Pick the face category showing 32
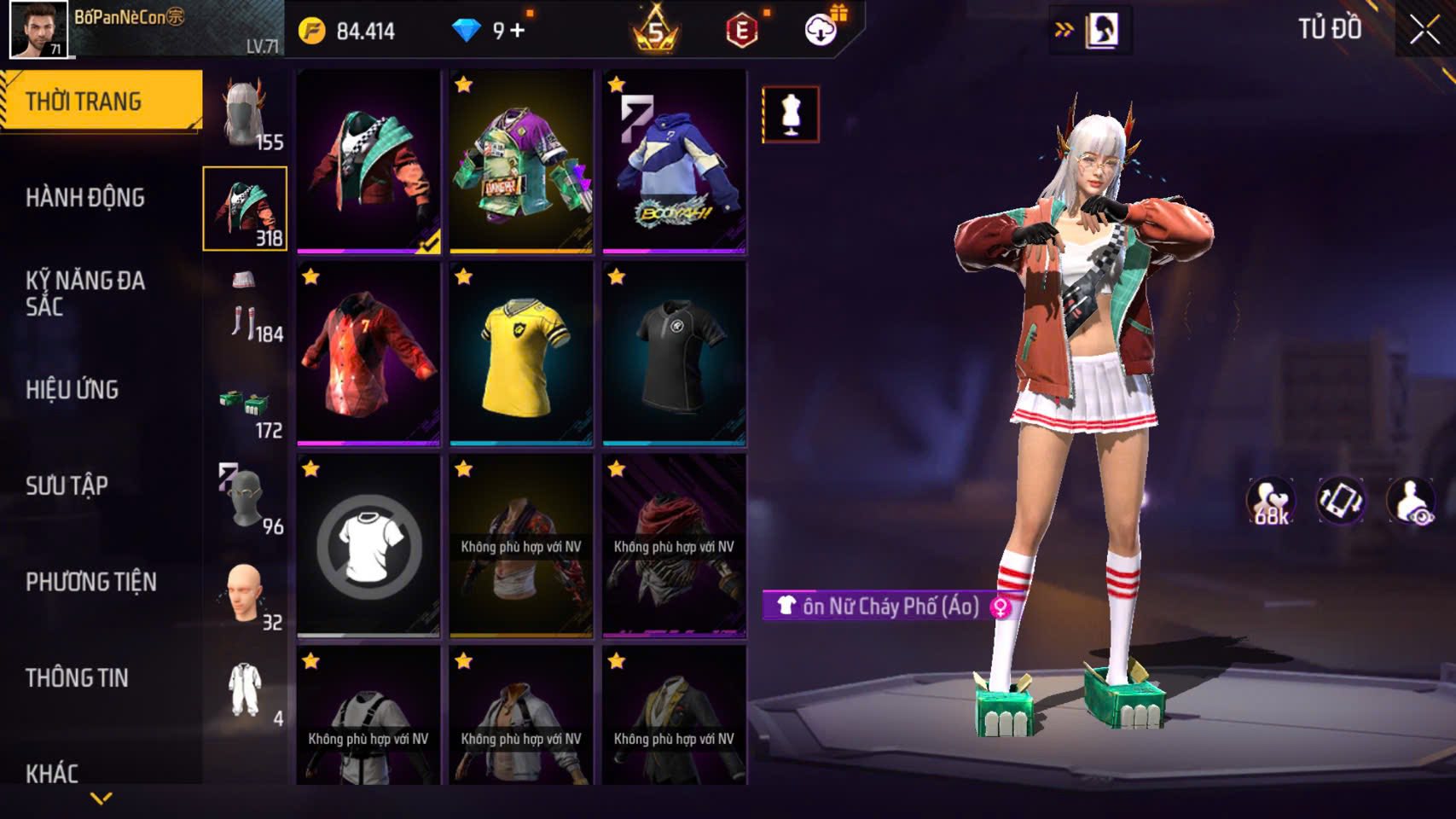Screen dimensions: 1456x819 (x=246, y=595)
